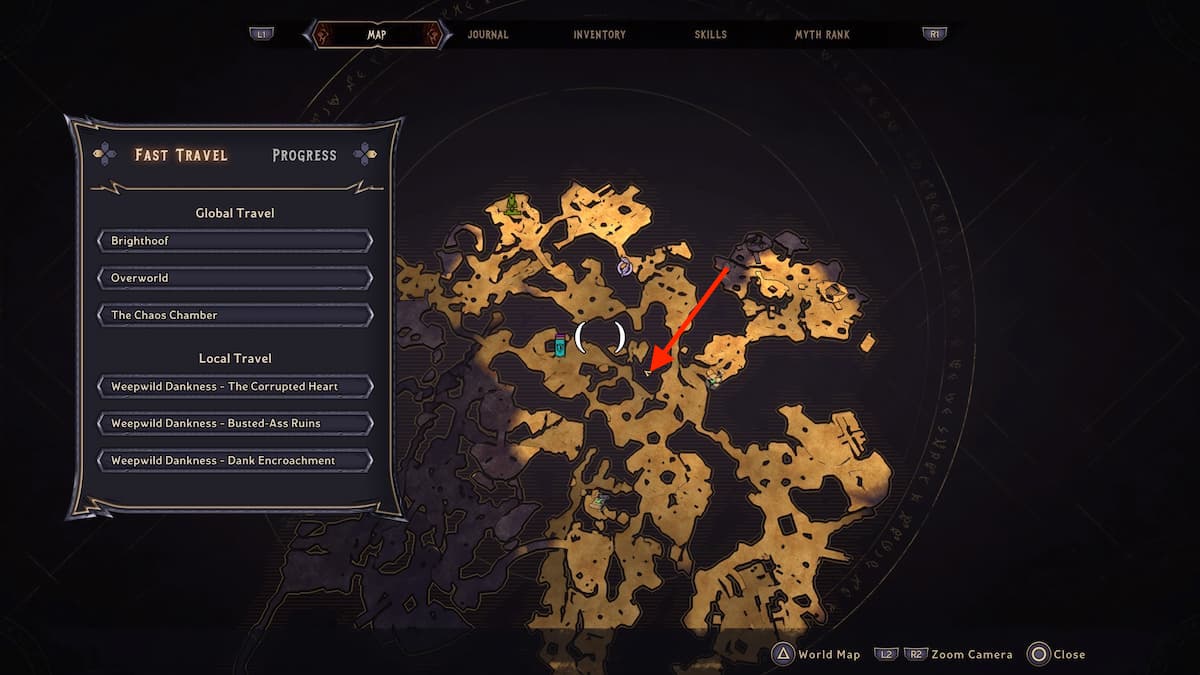The height and width of the screenshot is (675, 1200).
Task: Travel to The Chaos Chamber
Action: point(235,315)
